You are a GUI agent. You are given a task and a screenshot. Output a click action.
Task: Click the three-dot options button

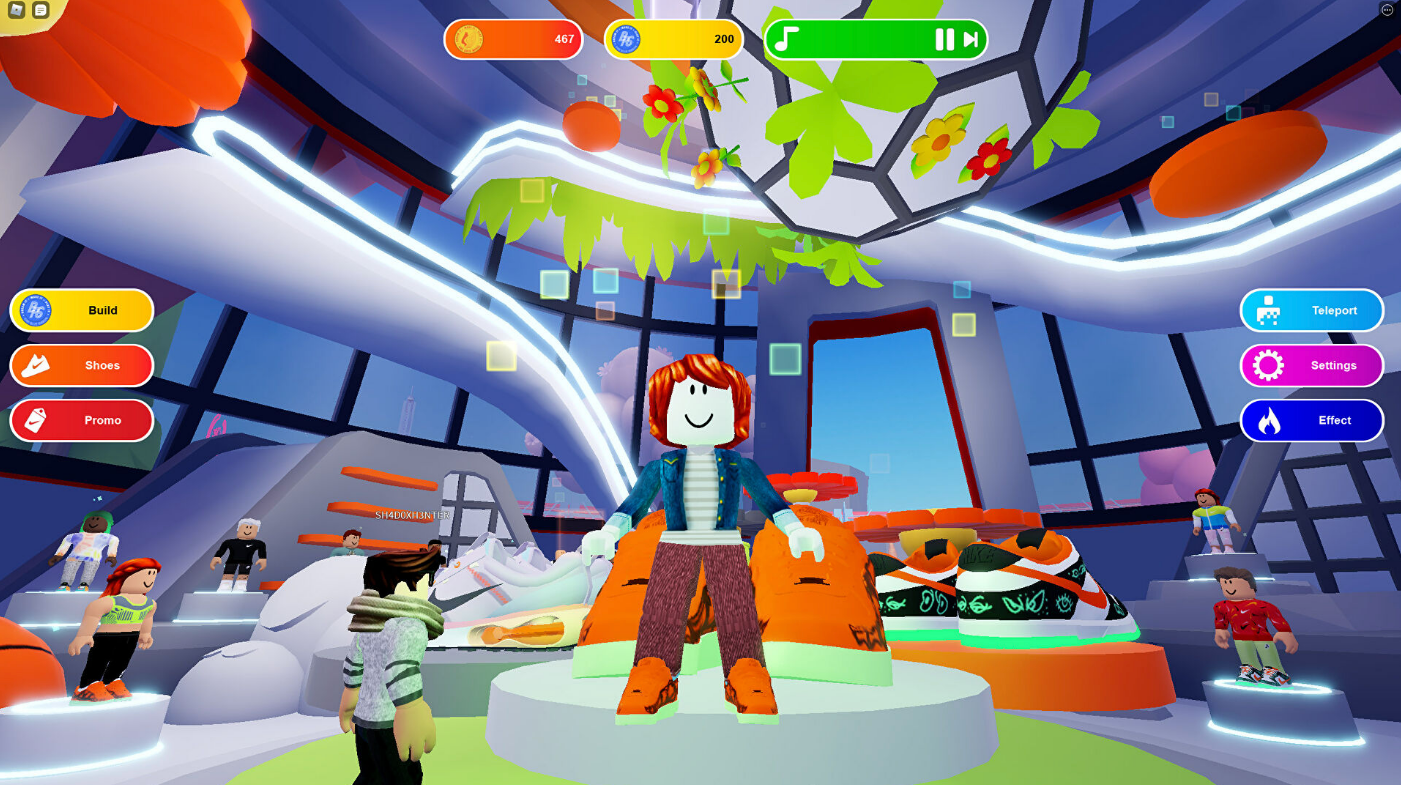pyautogui.click(x=1387, y=10)
